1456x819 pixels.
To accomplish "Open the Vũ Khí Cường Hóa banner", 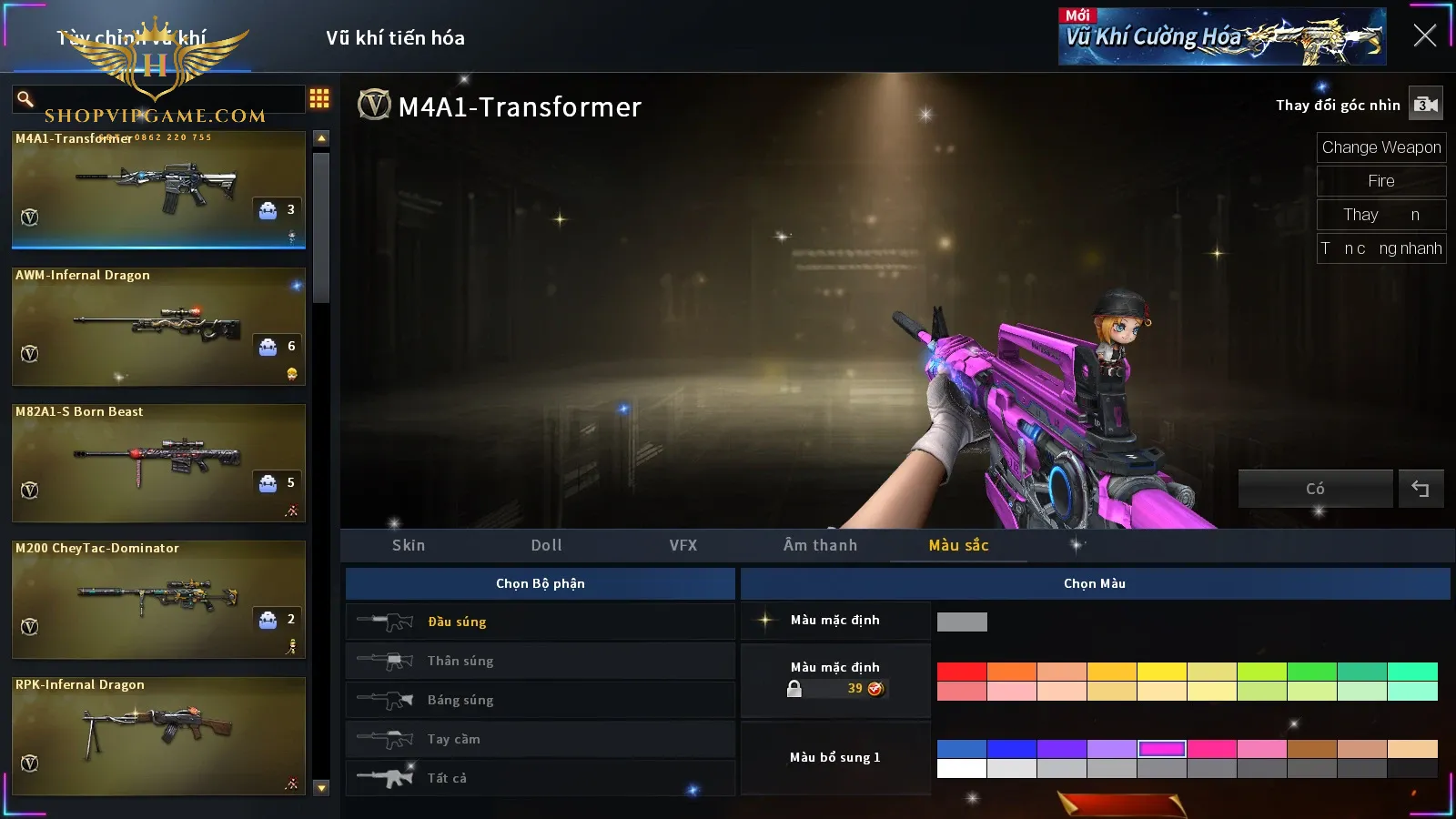I will (1221, 36).
